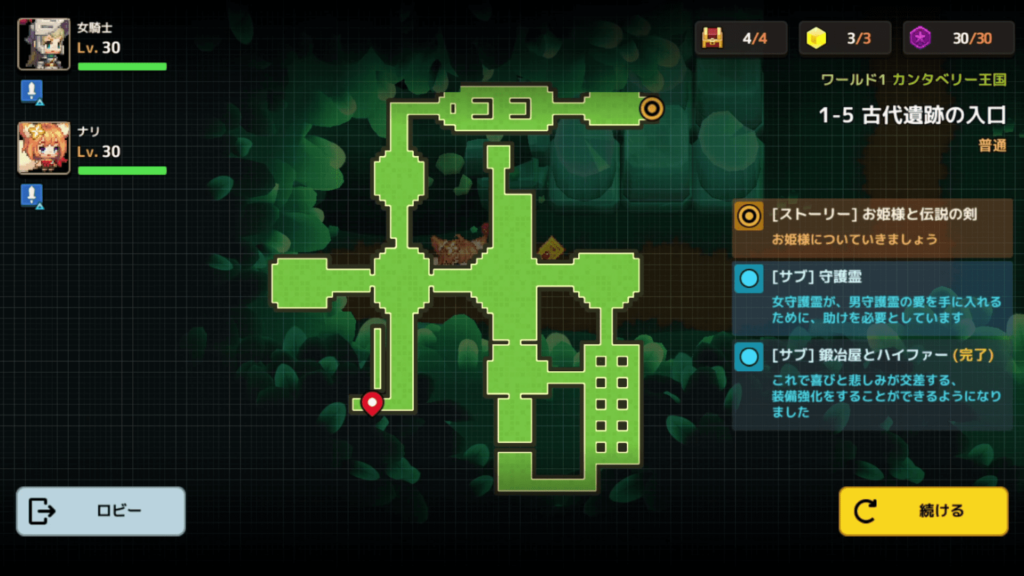The width and height of the screenshot is (1024, 576).
Task: Select the orange objective marker on map
Action: tap(651, 108)
